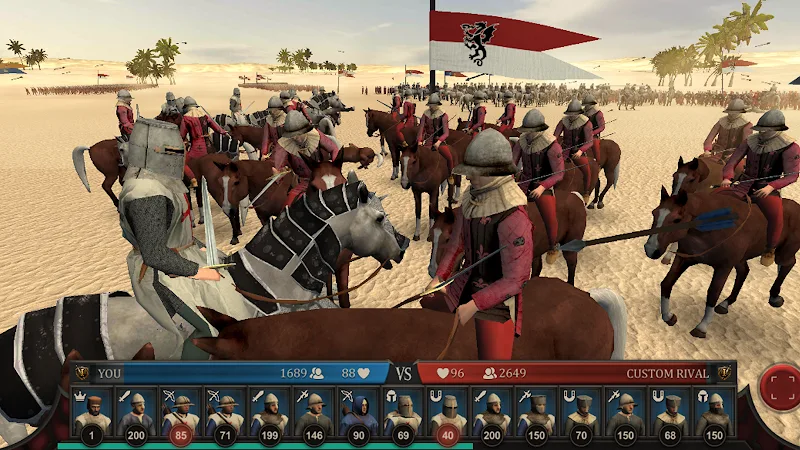Click the shield emblem beside YOU

82,373
